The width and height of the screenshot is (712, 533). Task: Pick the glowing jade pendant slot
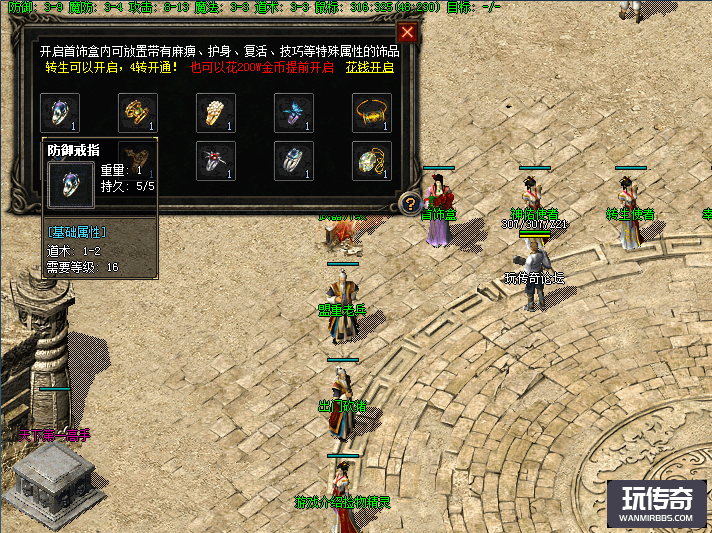coord(372,161)
